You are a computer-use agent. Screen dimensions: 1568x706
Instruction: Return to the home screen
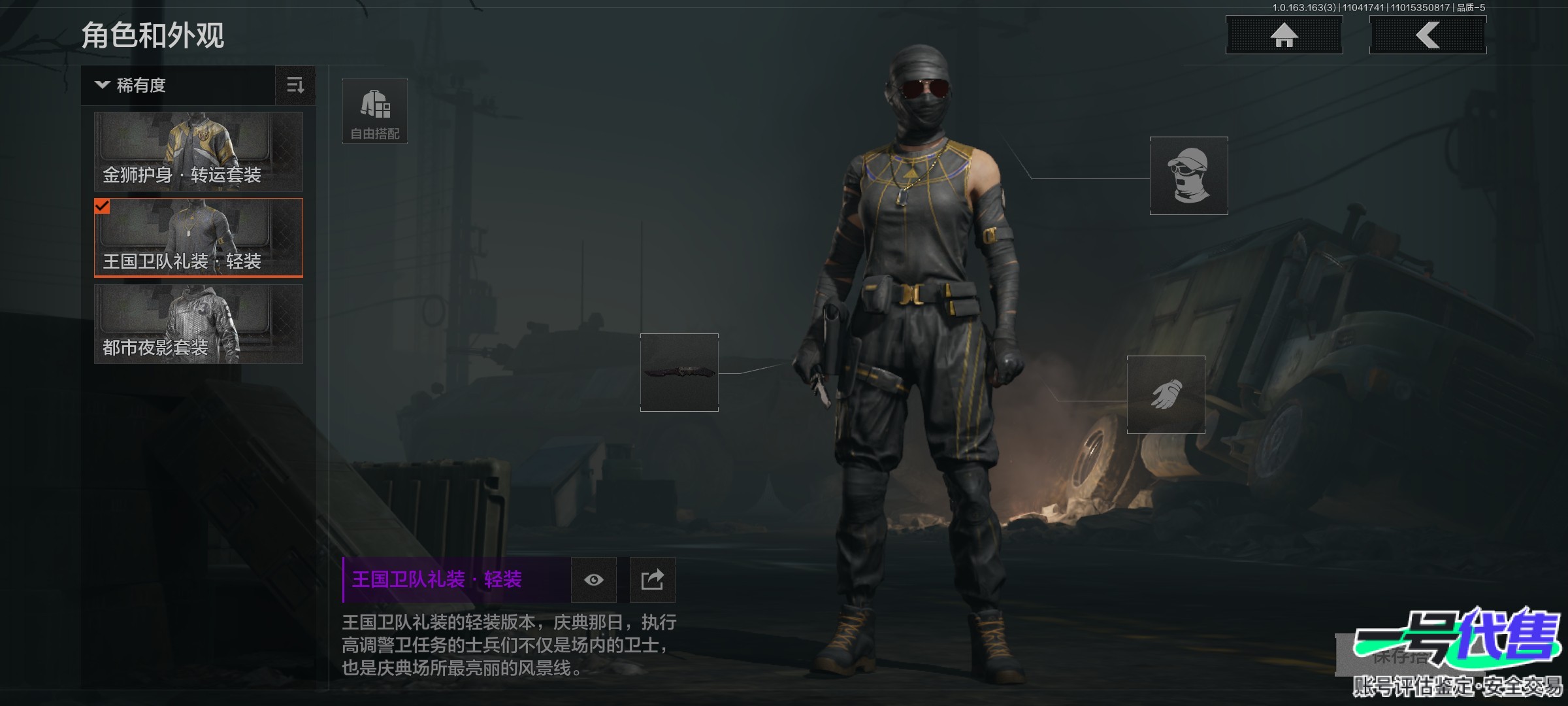click(1284, 35)
